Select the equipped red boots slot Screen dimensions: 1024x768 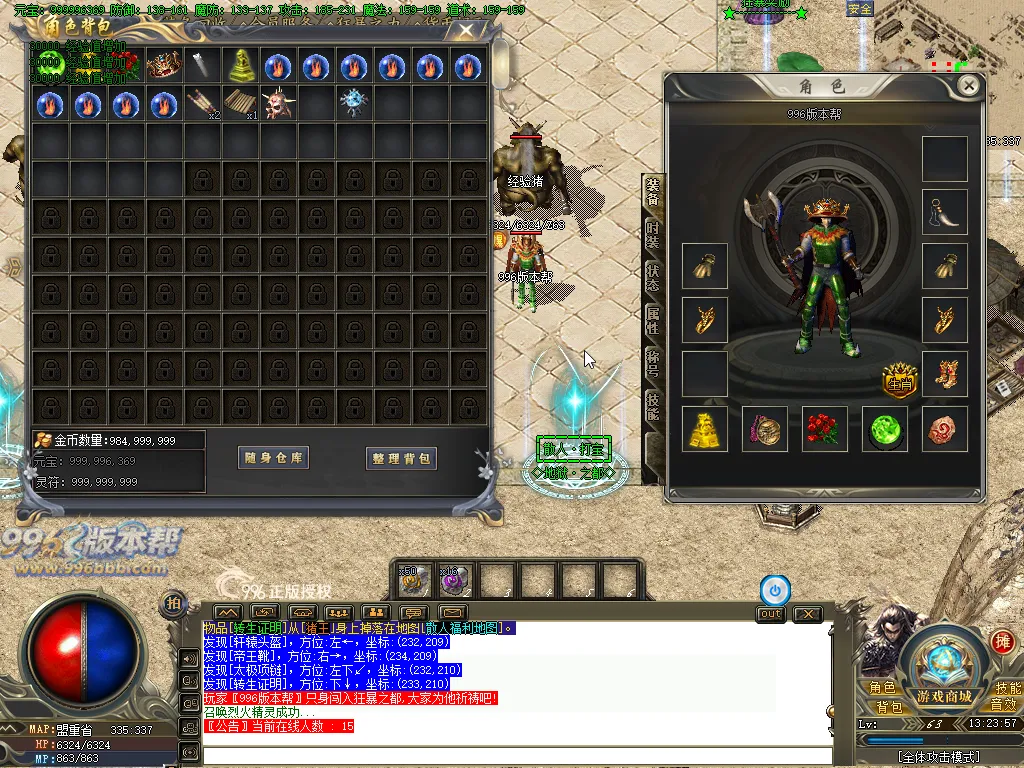tap(945, 374)
